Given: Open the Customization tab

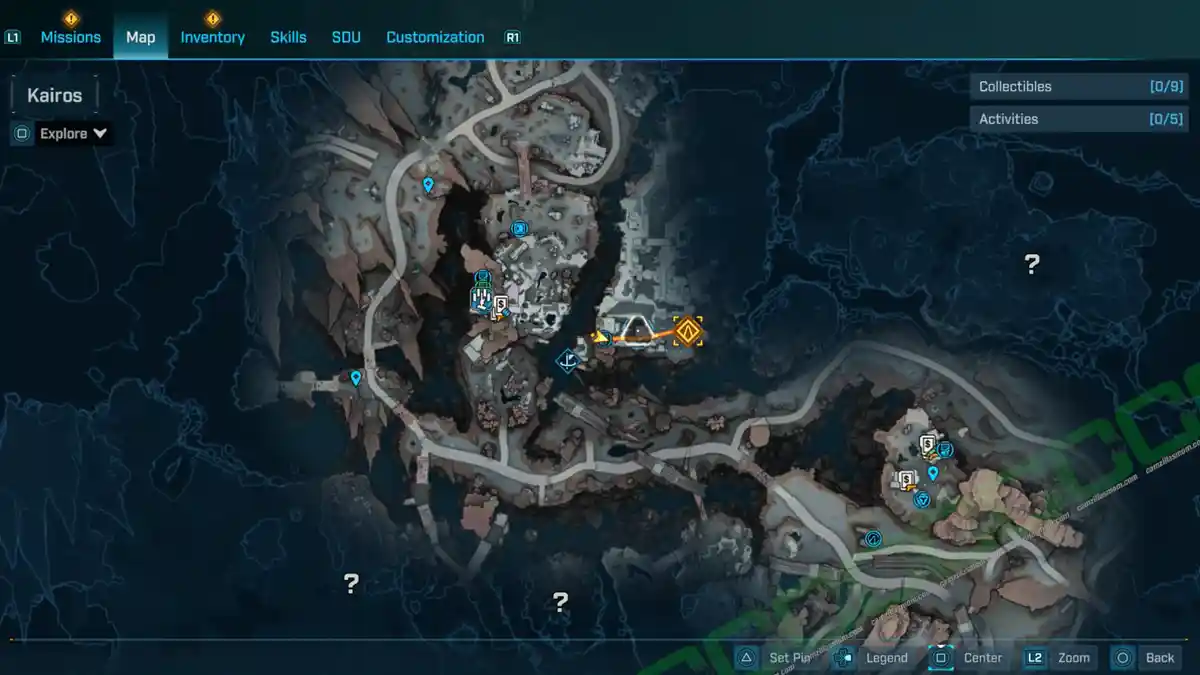Looking at the screenshot, I should (435, 37).
